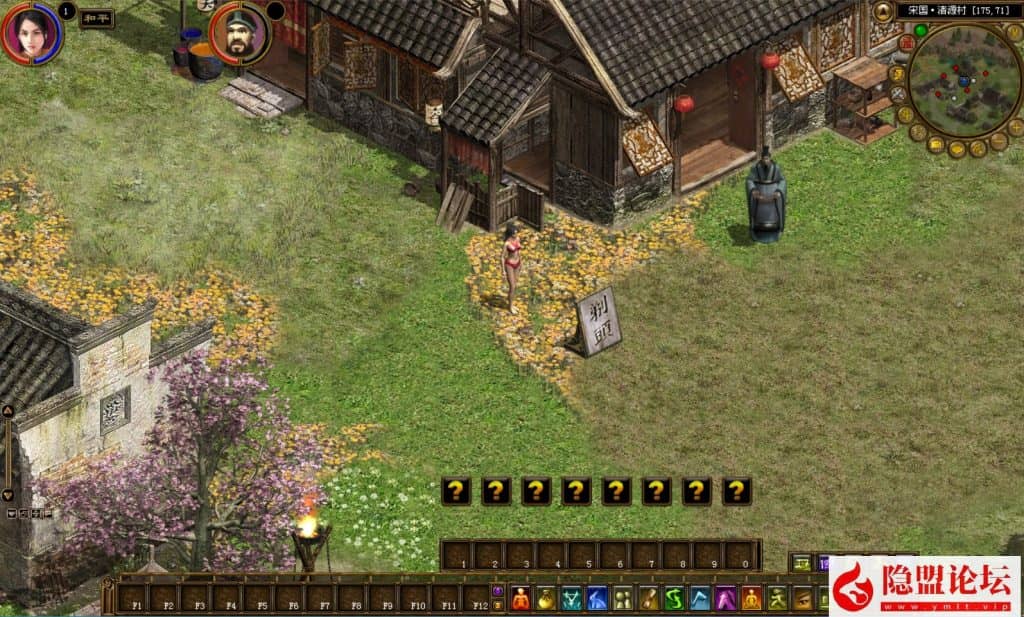Click the blue horse mount icon
Screen dimensions: 1024x617
(x=597, y=599)
